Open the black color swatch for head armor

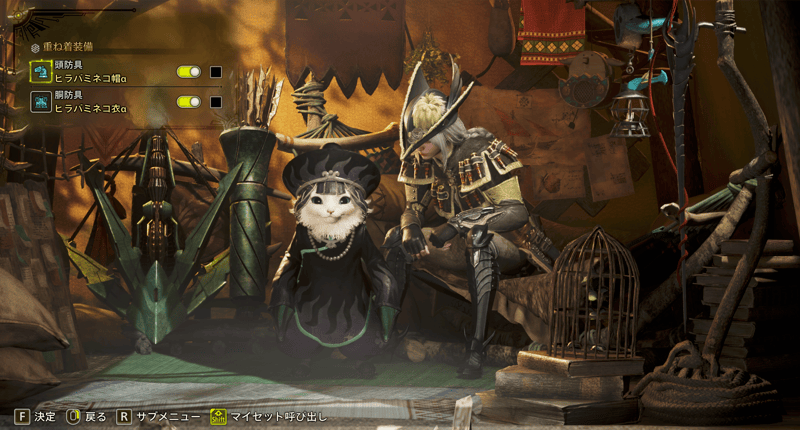[x=215, y=72]
